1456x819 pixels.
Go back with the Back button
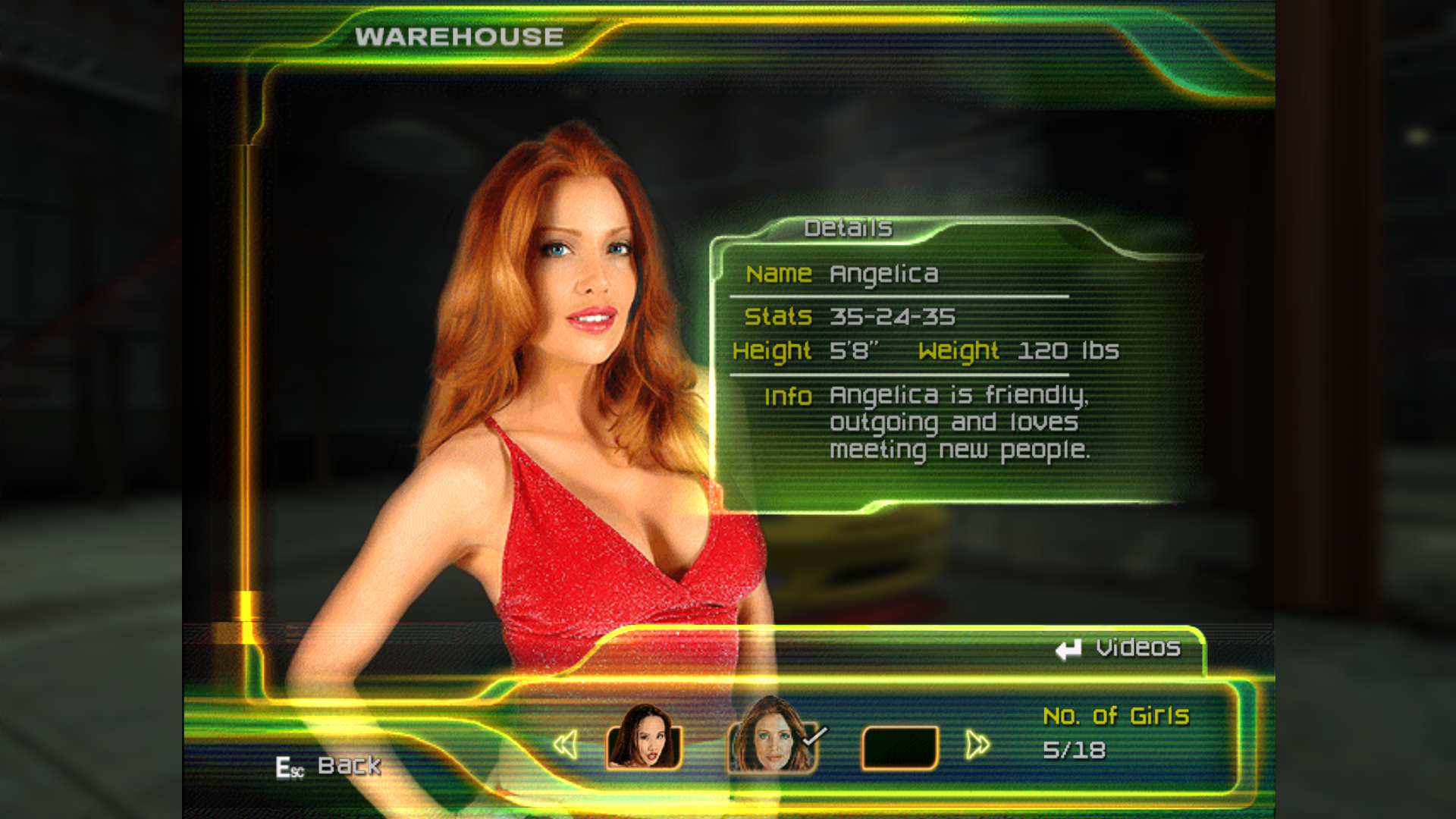click(x=330, y=766)
